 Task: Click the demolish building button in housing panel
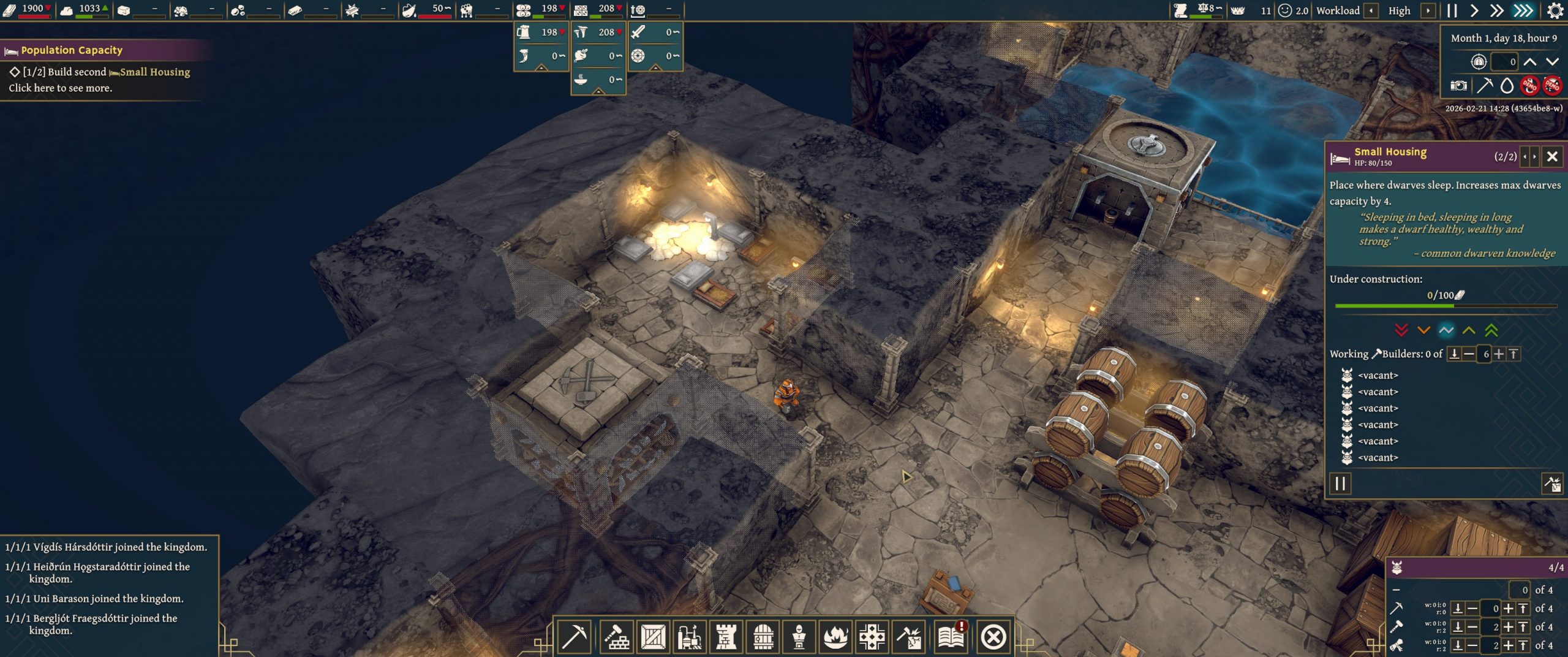click(1551, 484)
